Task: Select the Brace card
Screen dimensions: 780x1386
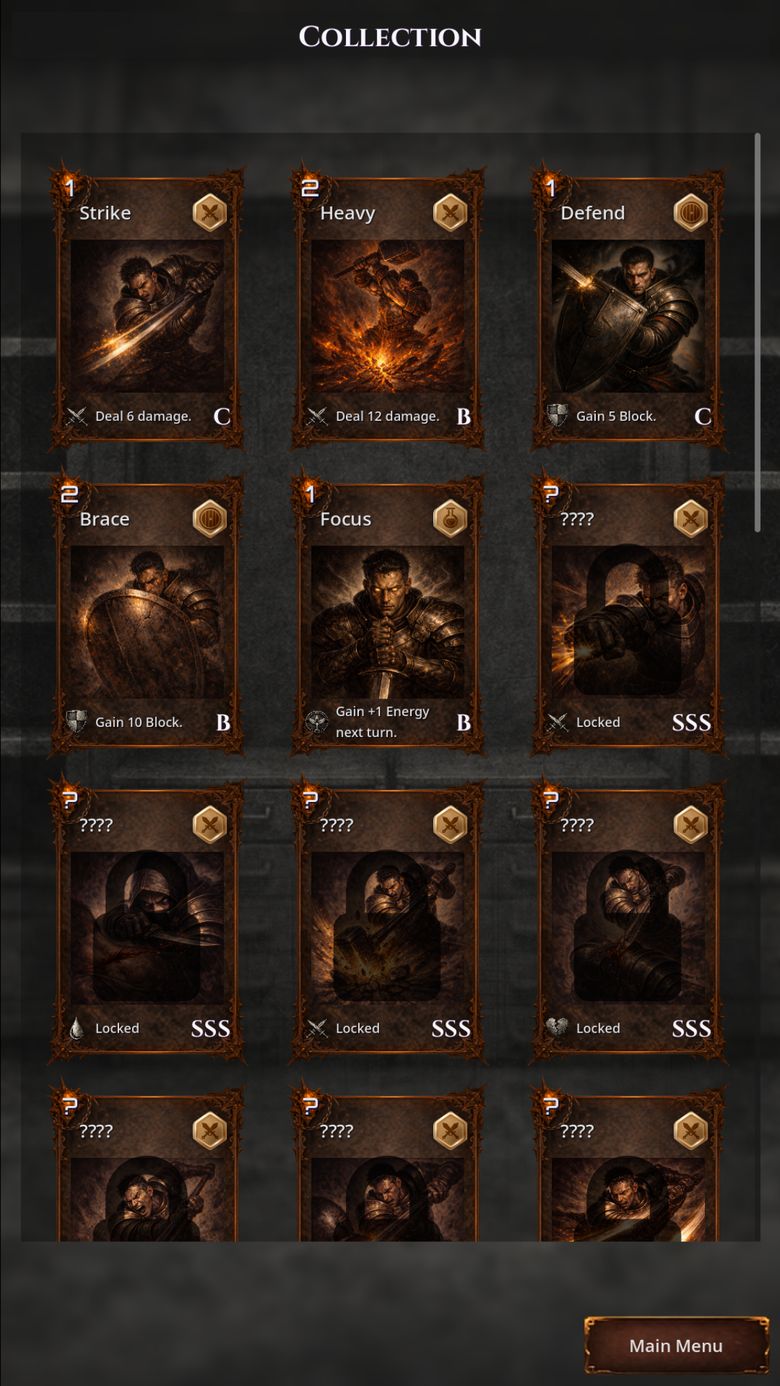Action: (147, 615)
